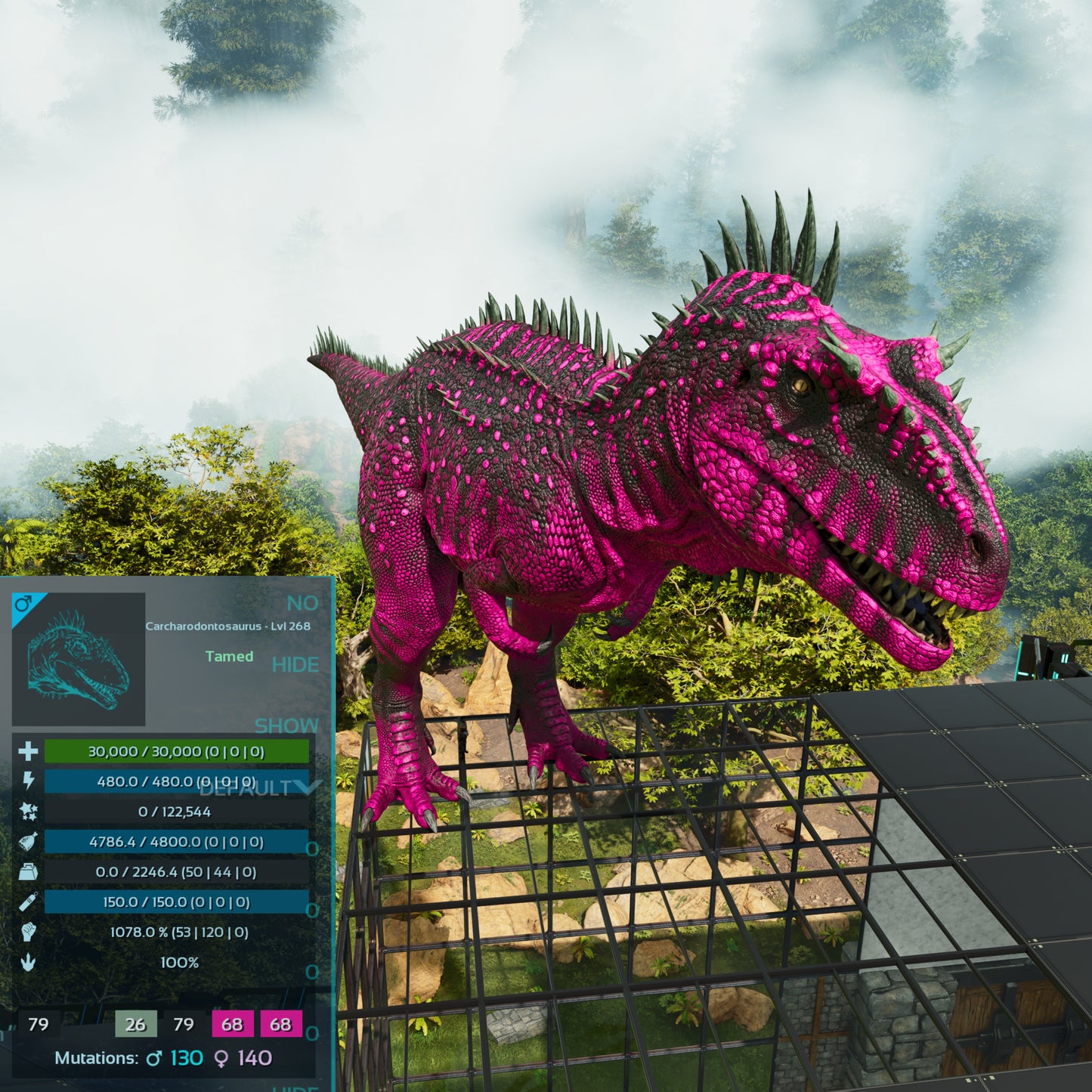The width and height of the screenshot is (1092, 1092).
Task: Click the Carcharodontosaurus portrait thumbnail
Action: (79, 660)
